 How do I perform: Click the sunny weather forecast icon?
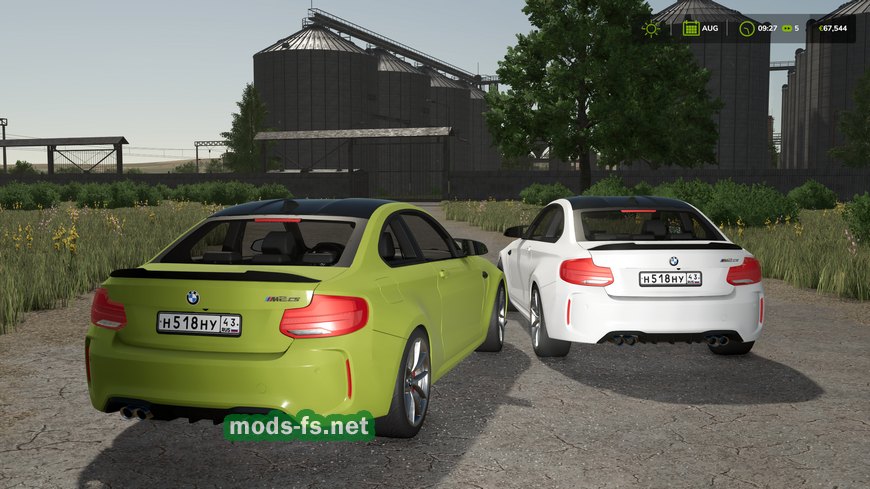point(651,28)
